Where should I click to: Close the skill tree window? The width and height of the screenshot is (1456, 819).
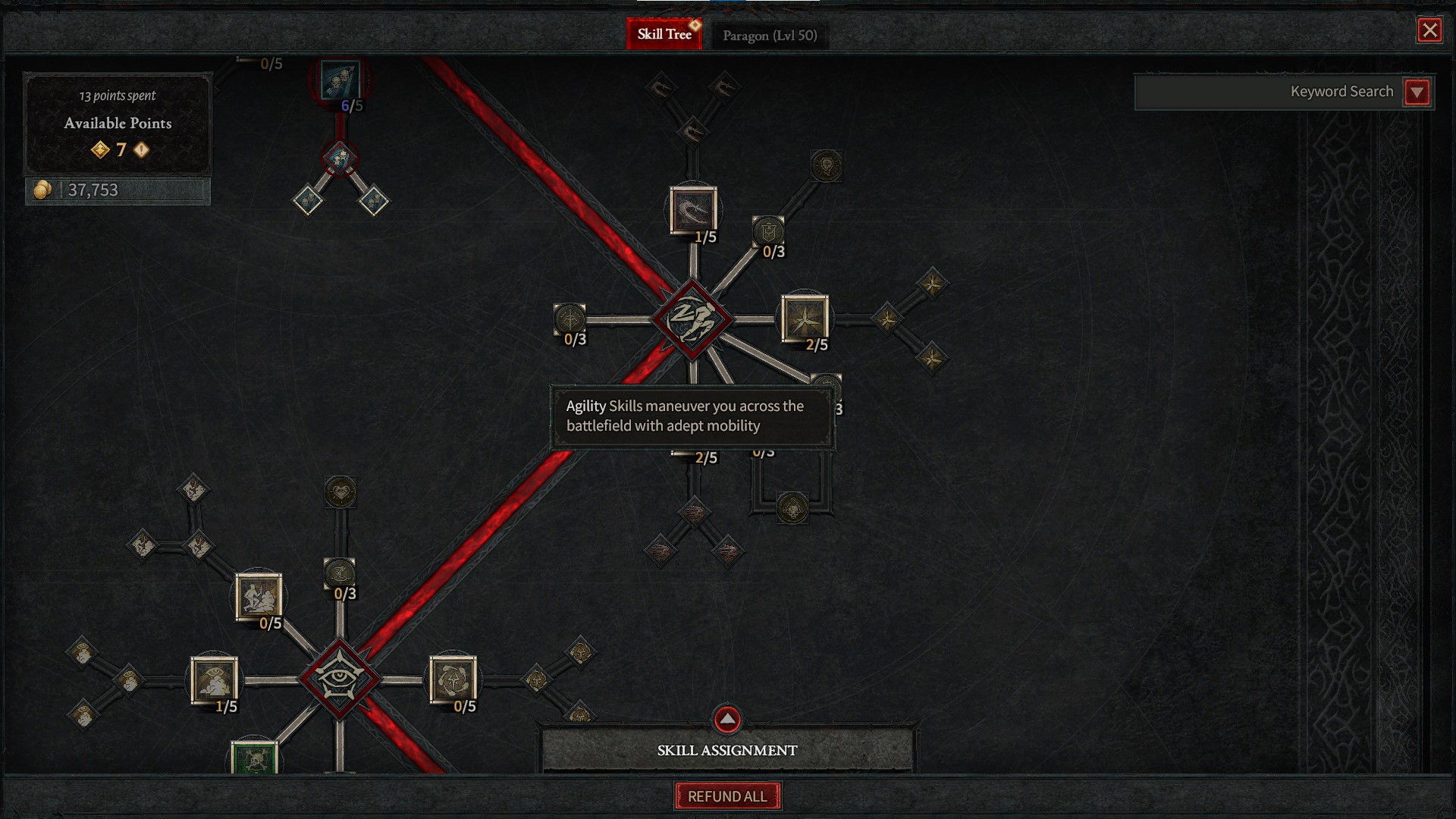[x=1429, y=30]
